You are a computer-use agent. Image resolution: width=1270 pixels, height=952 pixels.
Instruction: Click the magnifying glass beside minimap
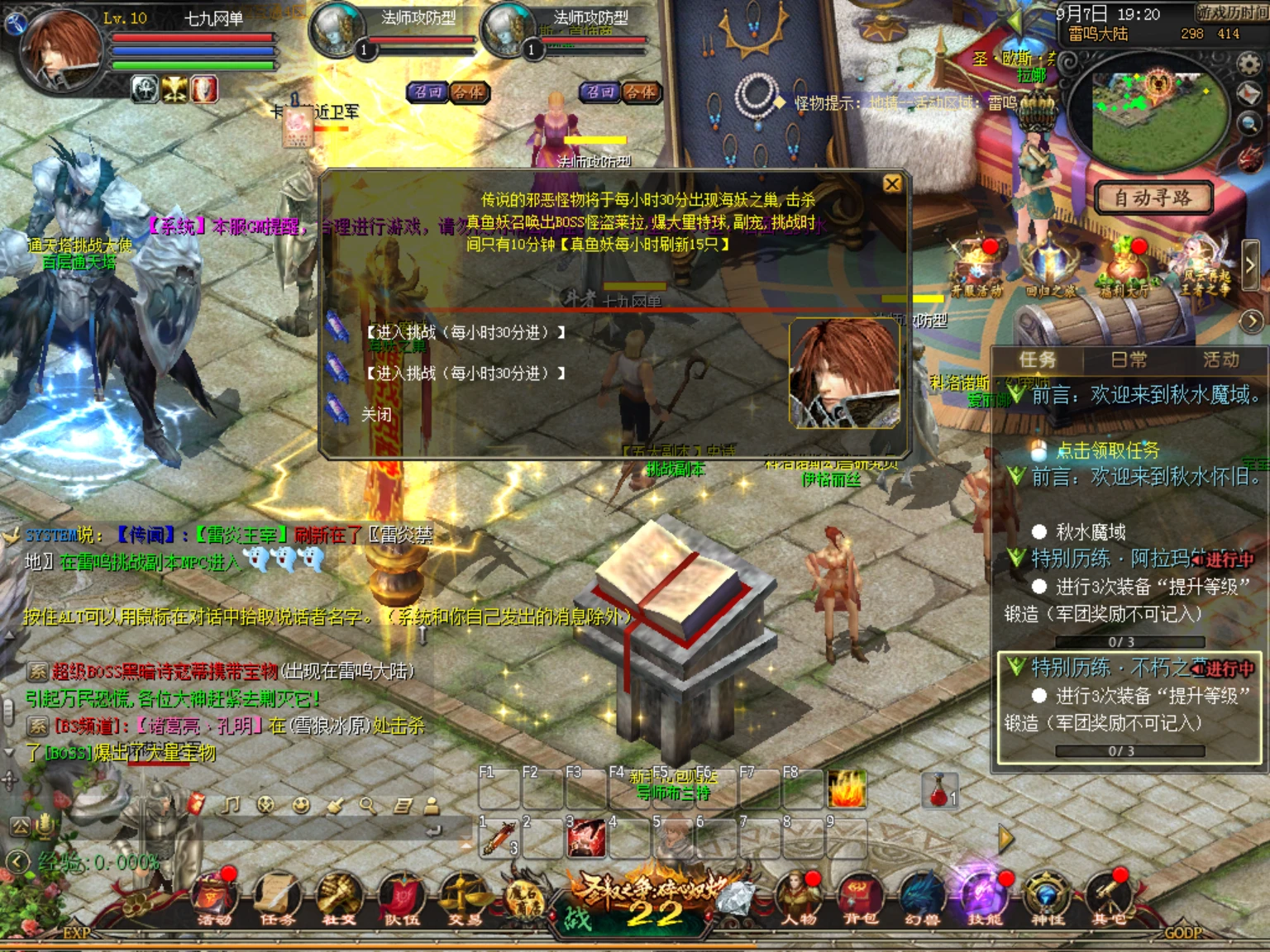[x=1249, y=124]
